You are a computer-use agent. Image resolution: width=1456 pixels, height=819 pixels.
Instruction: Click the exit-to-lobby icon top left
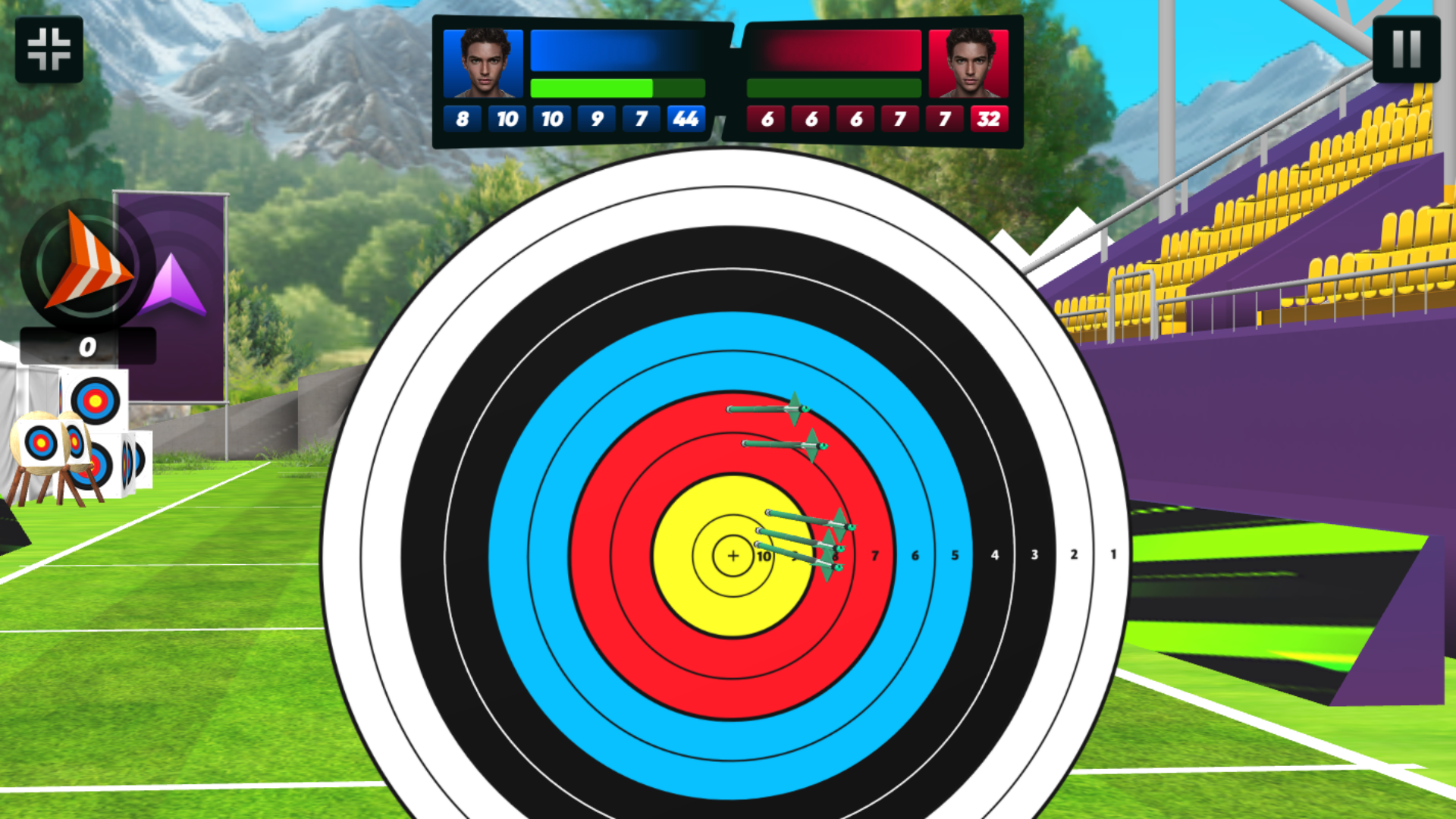49,48
